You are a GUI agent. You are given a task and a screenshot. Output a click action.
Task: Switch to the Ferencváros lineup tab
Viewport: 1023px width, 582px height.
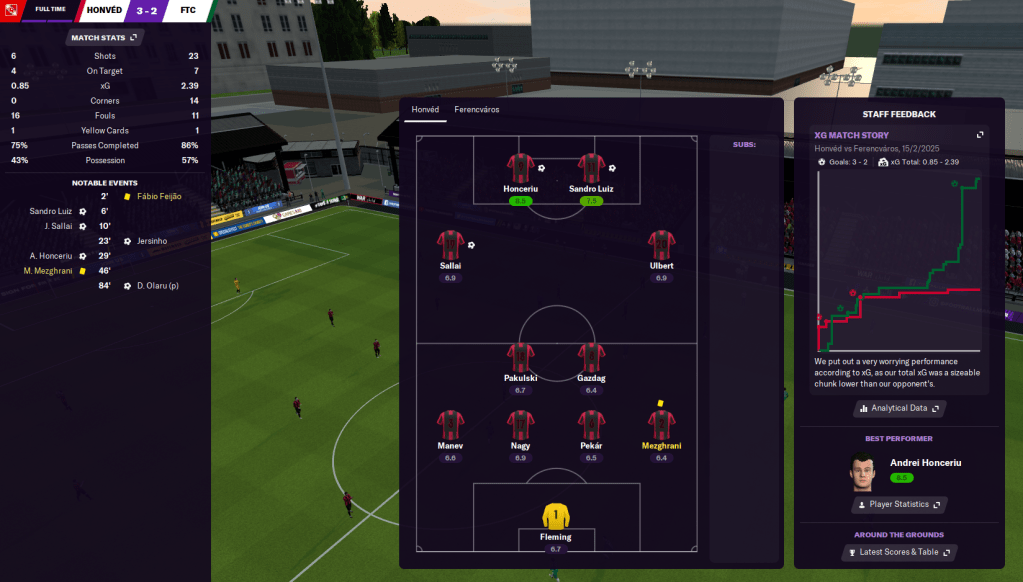(476, 110)
